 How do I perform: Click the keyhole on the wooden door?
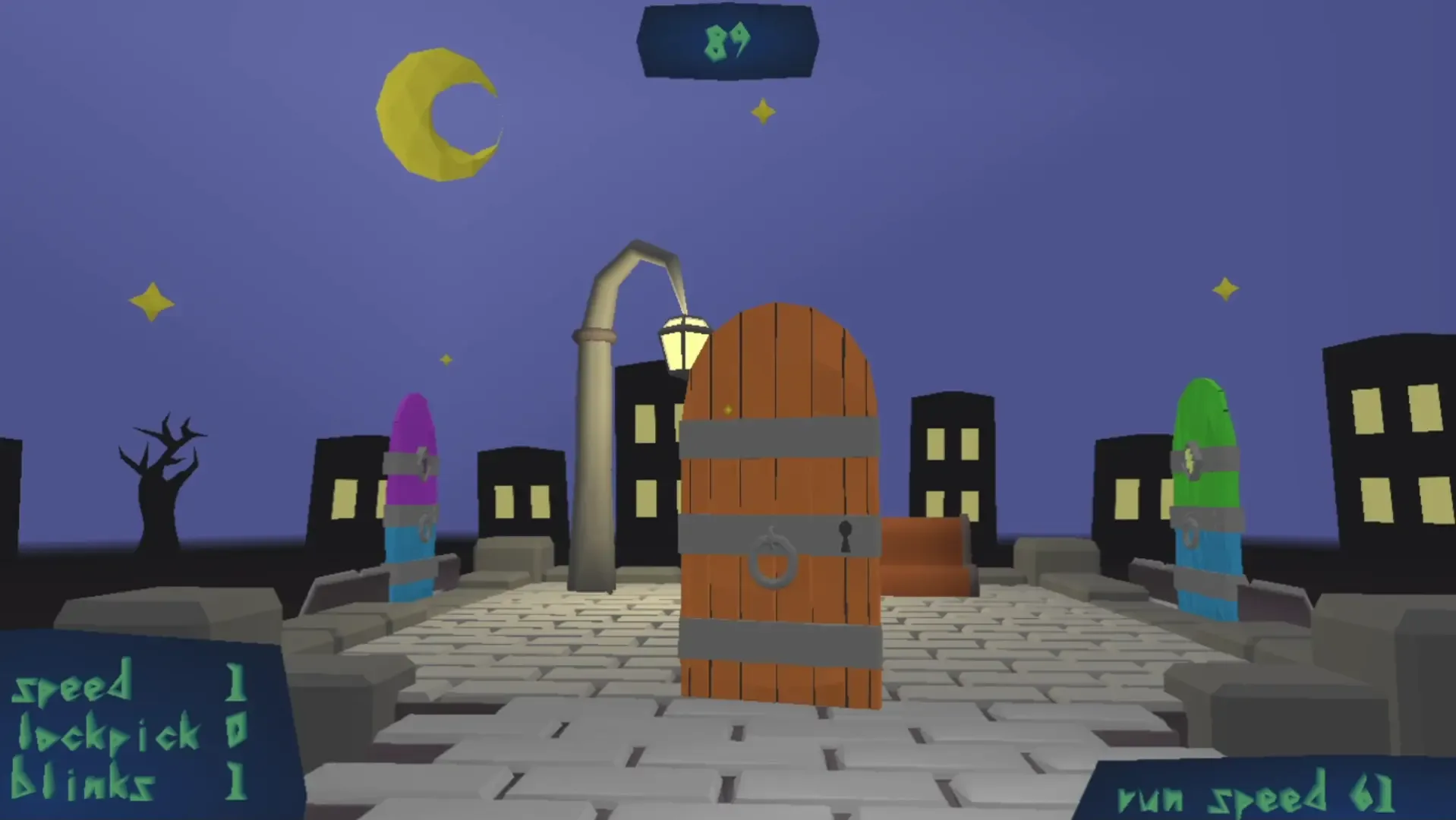click(846, 535)
